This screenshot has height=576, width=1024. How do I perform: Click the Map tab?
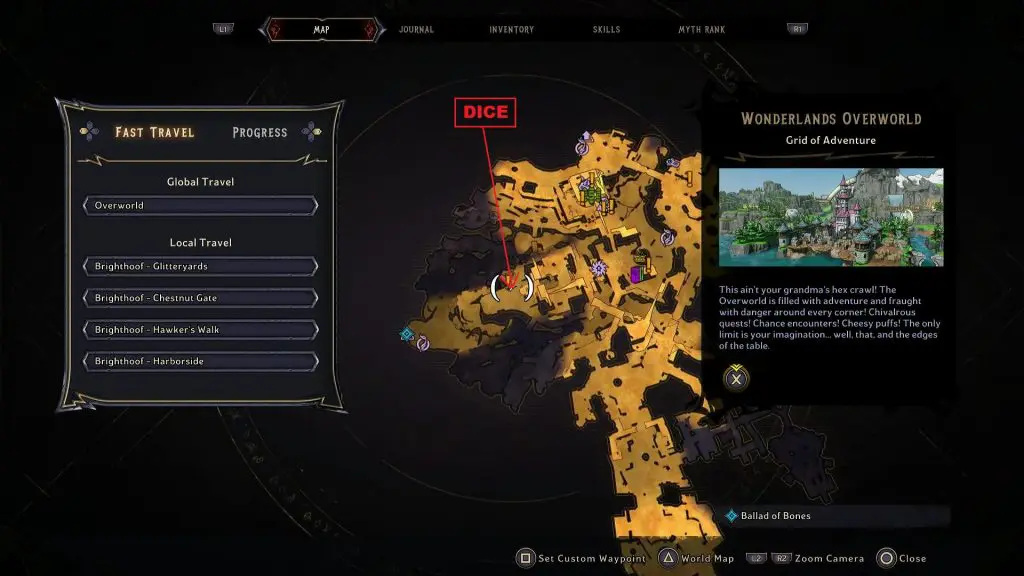click(321, 30)
